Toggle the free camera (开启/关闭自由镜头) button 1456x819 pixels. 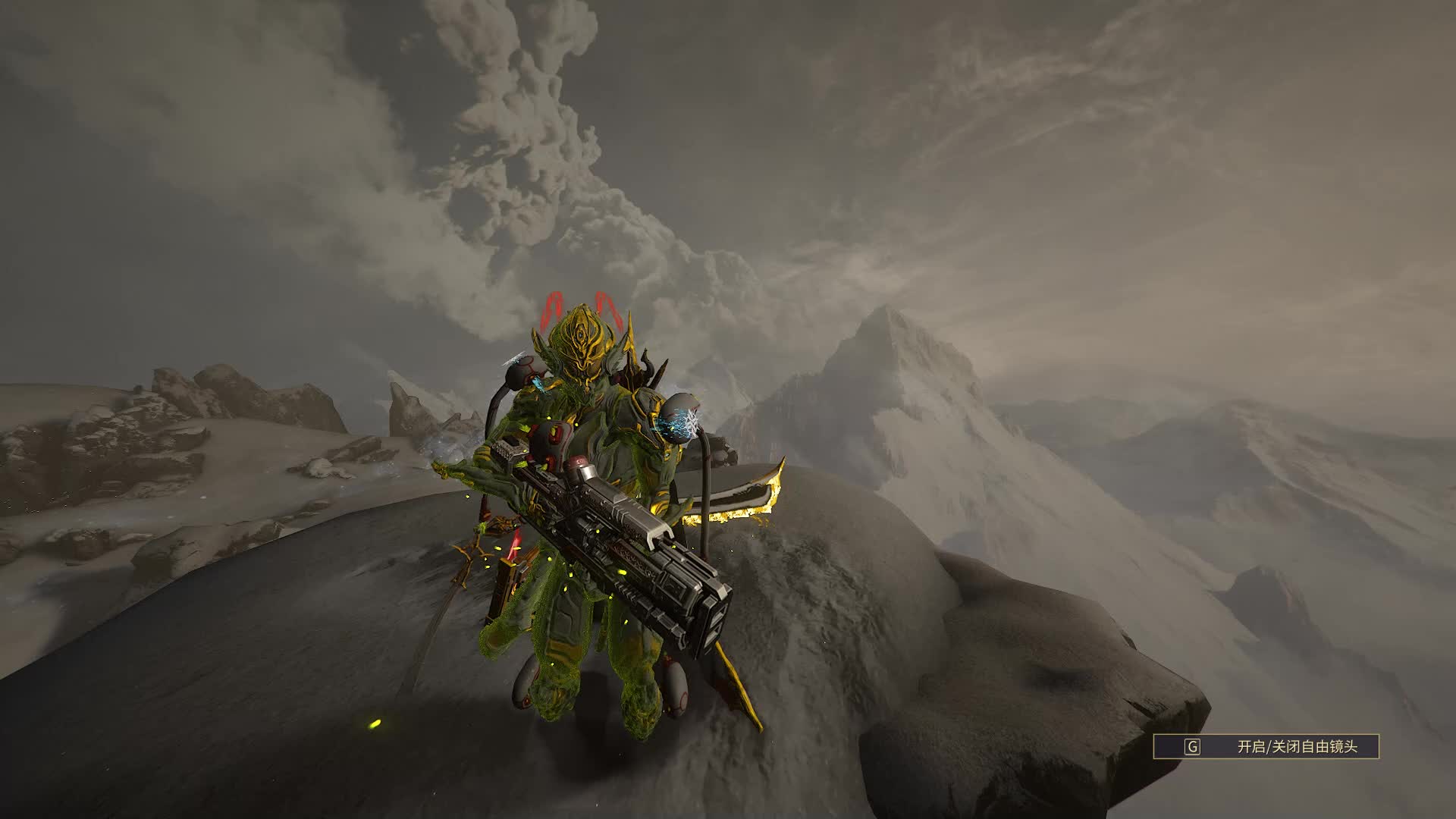coord(1266,747)
